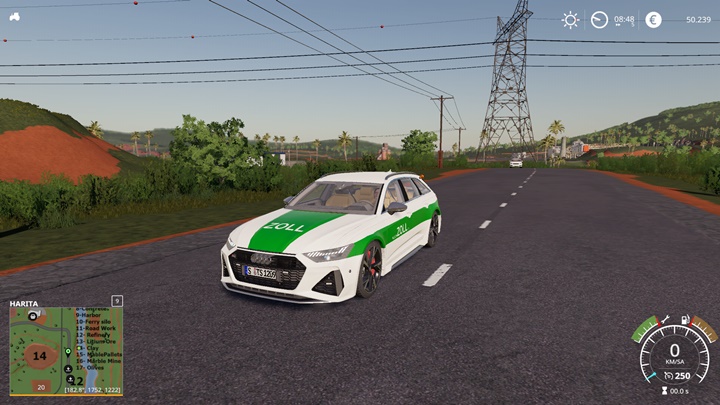
Task: Click the euro money icon
Action: [x=653, y=19]
